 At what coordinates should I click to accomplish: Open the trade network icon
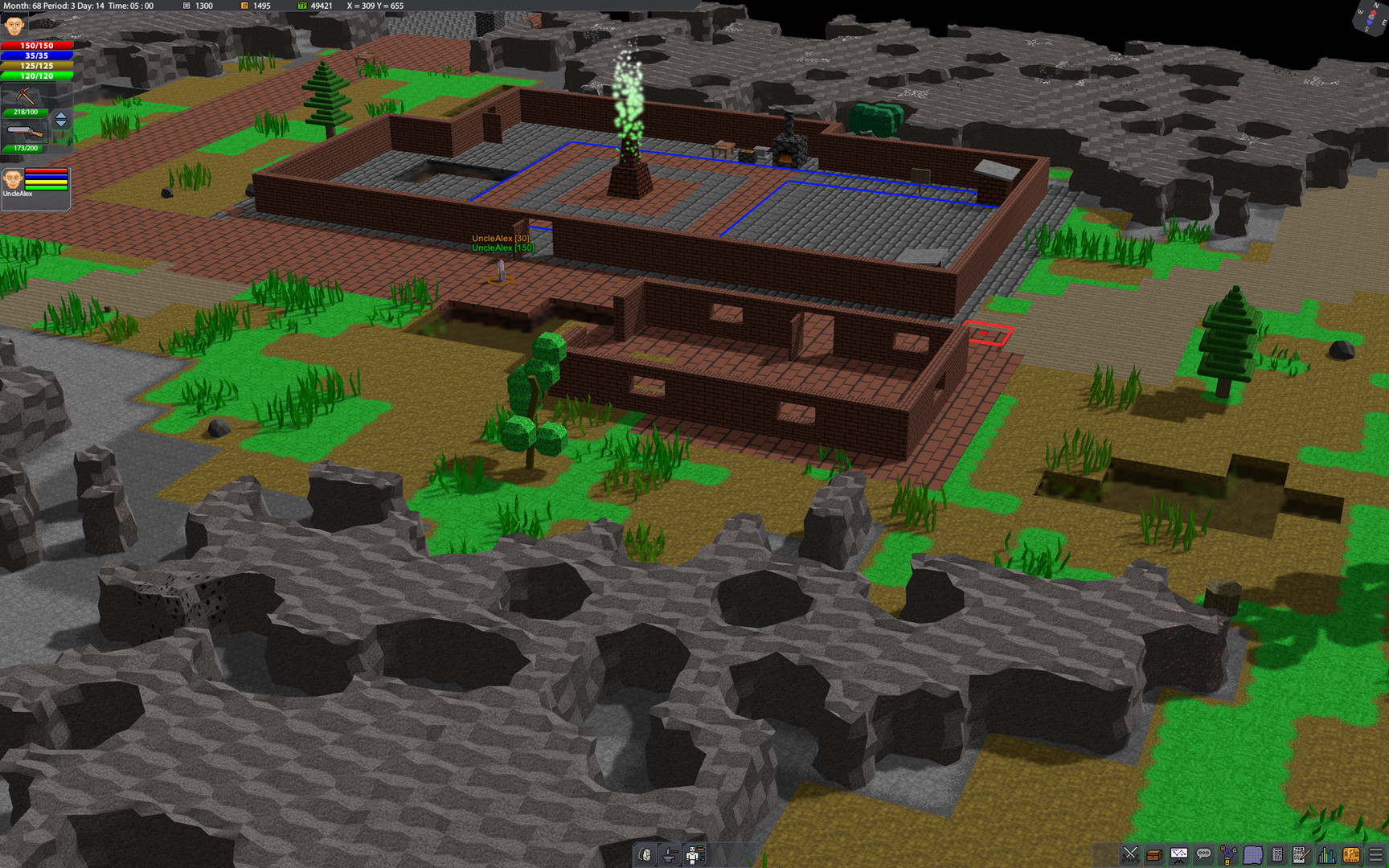click(x=1227, y=854)
